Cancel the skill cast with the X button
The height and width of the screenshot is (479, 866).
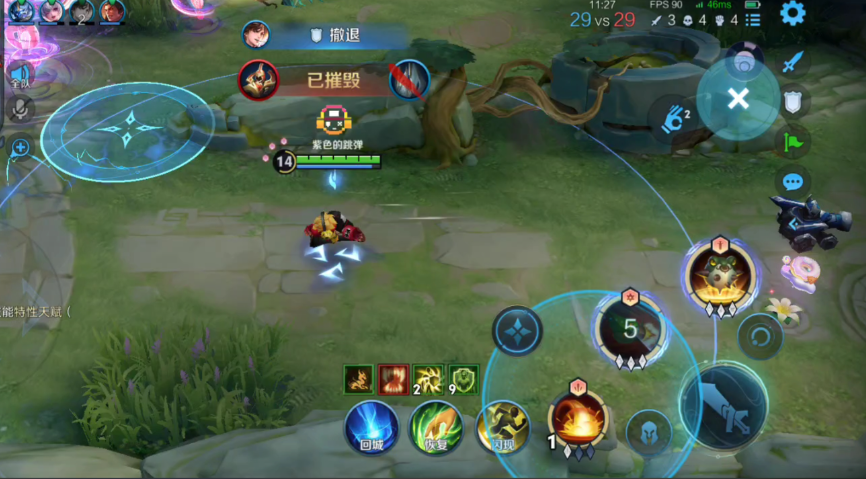click(738, 98)
